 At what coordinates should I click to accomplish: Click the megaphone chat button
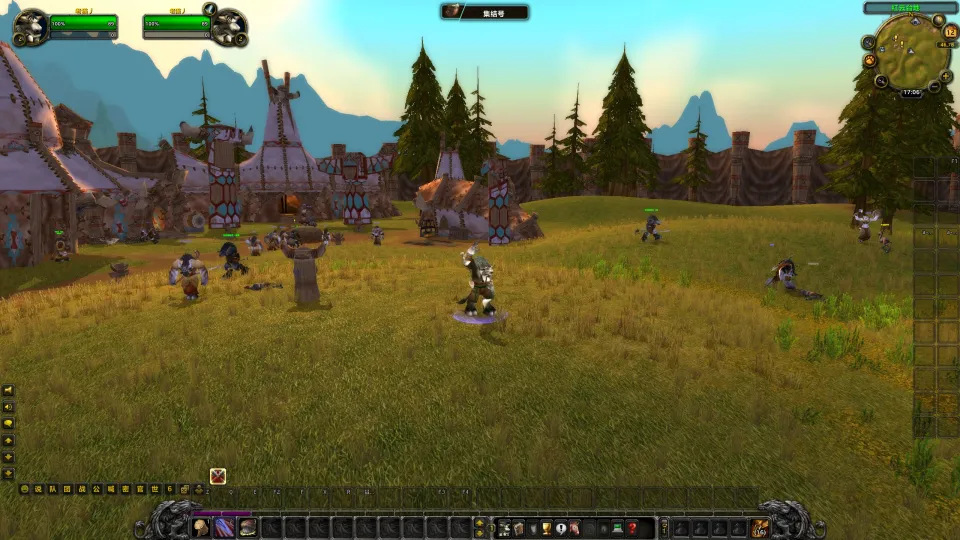pos(9,390)
